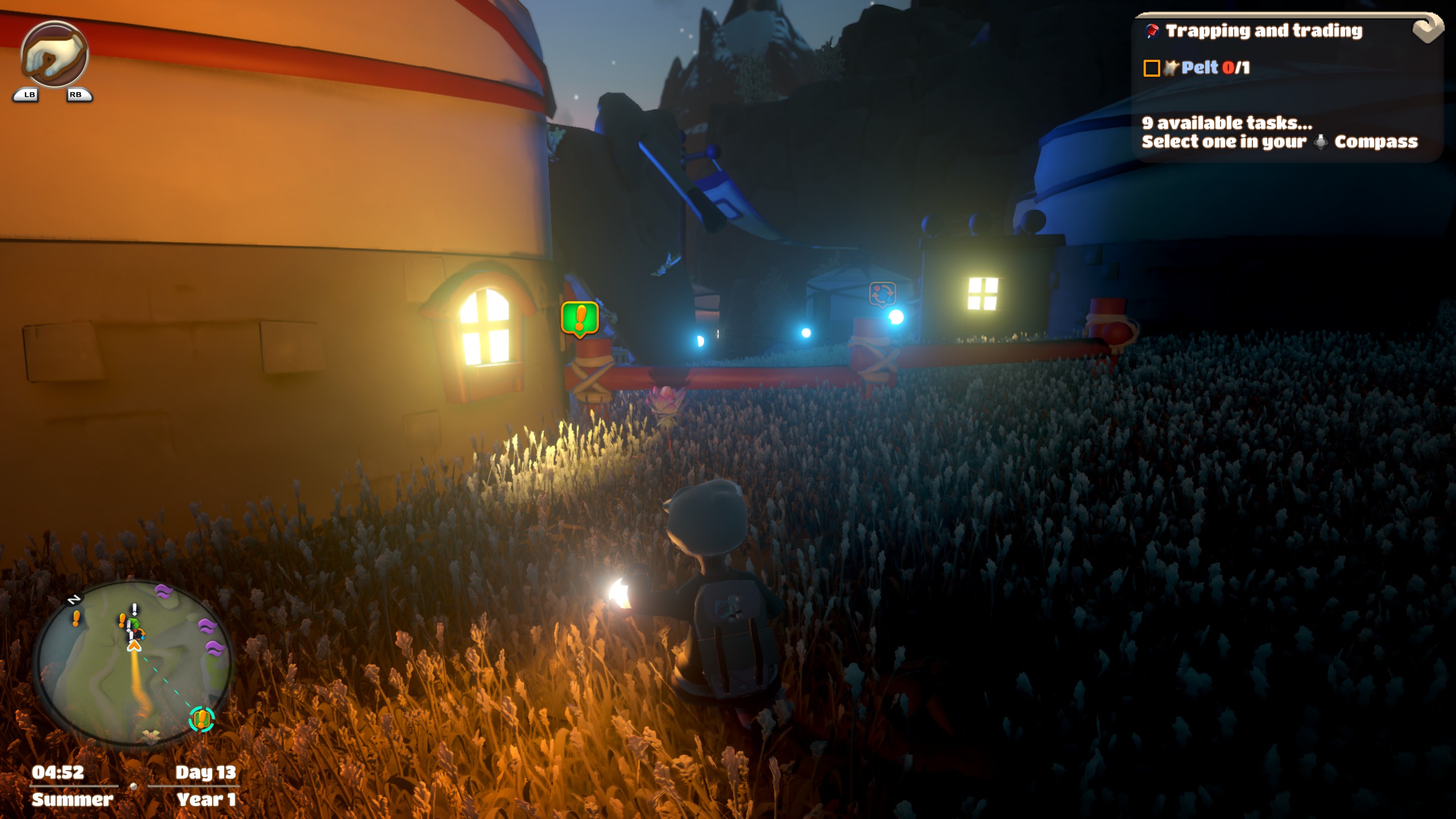
Task: Click the white exclamation marker on the minimap
Action: coord(134,610)
